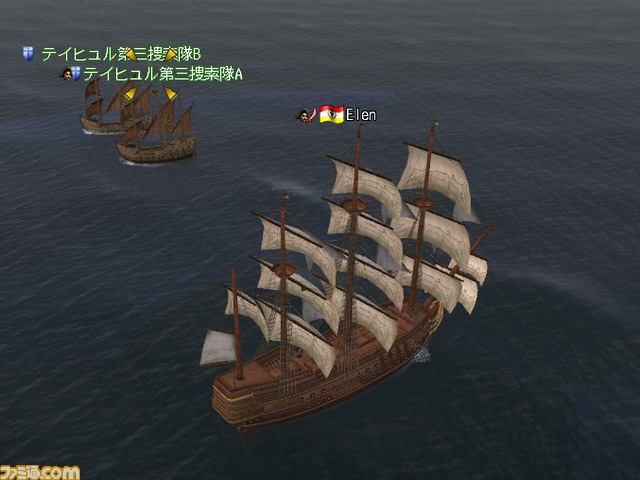Select the テイヒュル第三捜索隊A fleet name tag
Screen dimensions: 640x480
[162, 73]
